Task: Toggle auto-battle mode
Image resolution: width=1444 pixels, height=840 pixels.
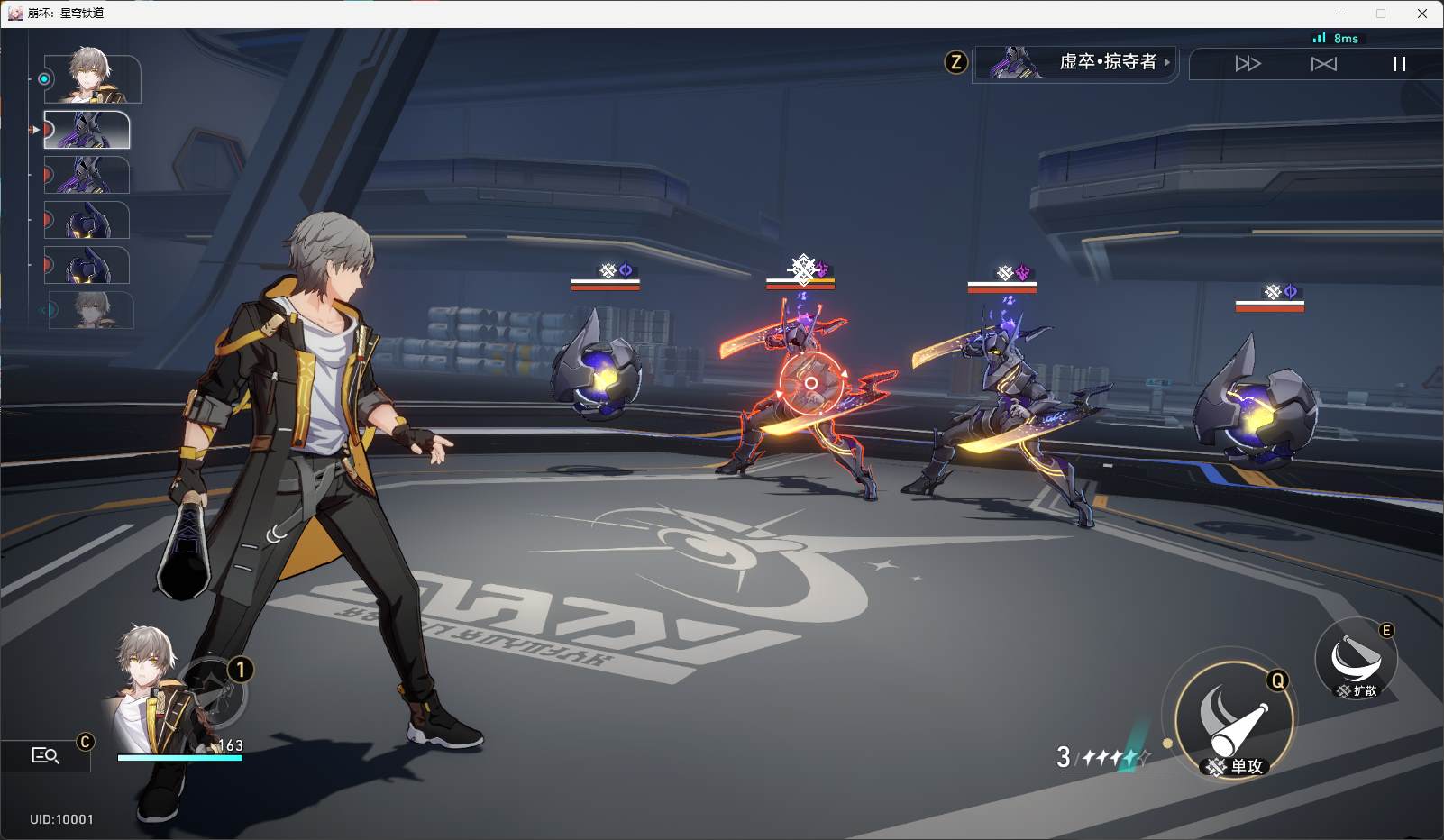Action: [x=1323, y=64]
